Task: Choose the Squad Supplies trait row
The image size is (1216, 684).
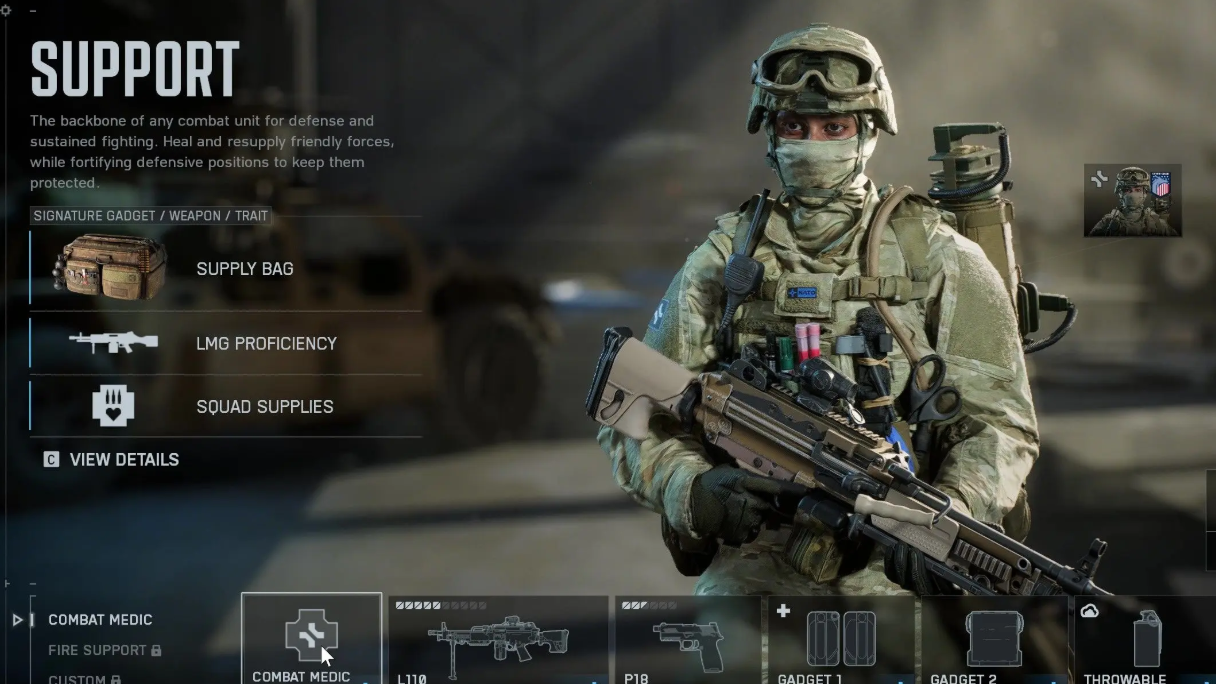Action: (226, 406)
